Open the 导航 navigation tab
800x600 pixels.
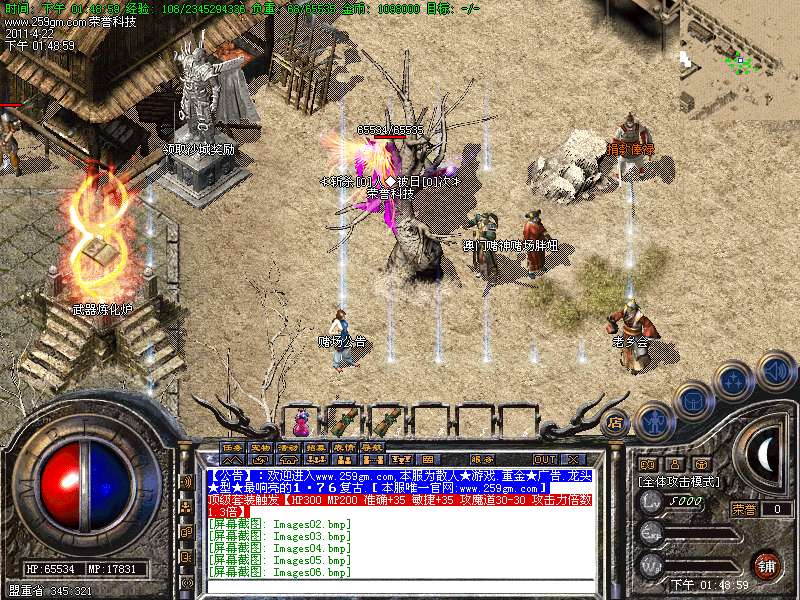coord(372,447)
